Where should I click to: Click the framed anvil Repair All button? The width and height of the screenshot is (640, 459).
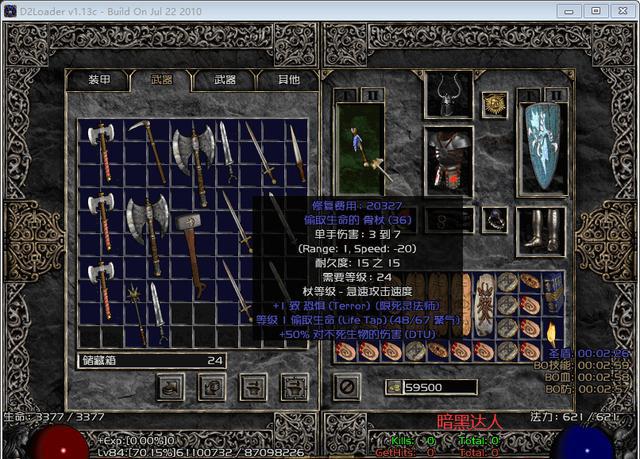click(294, 385)
